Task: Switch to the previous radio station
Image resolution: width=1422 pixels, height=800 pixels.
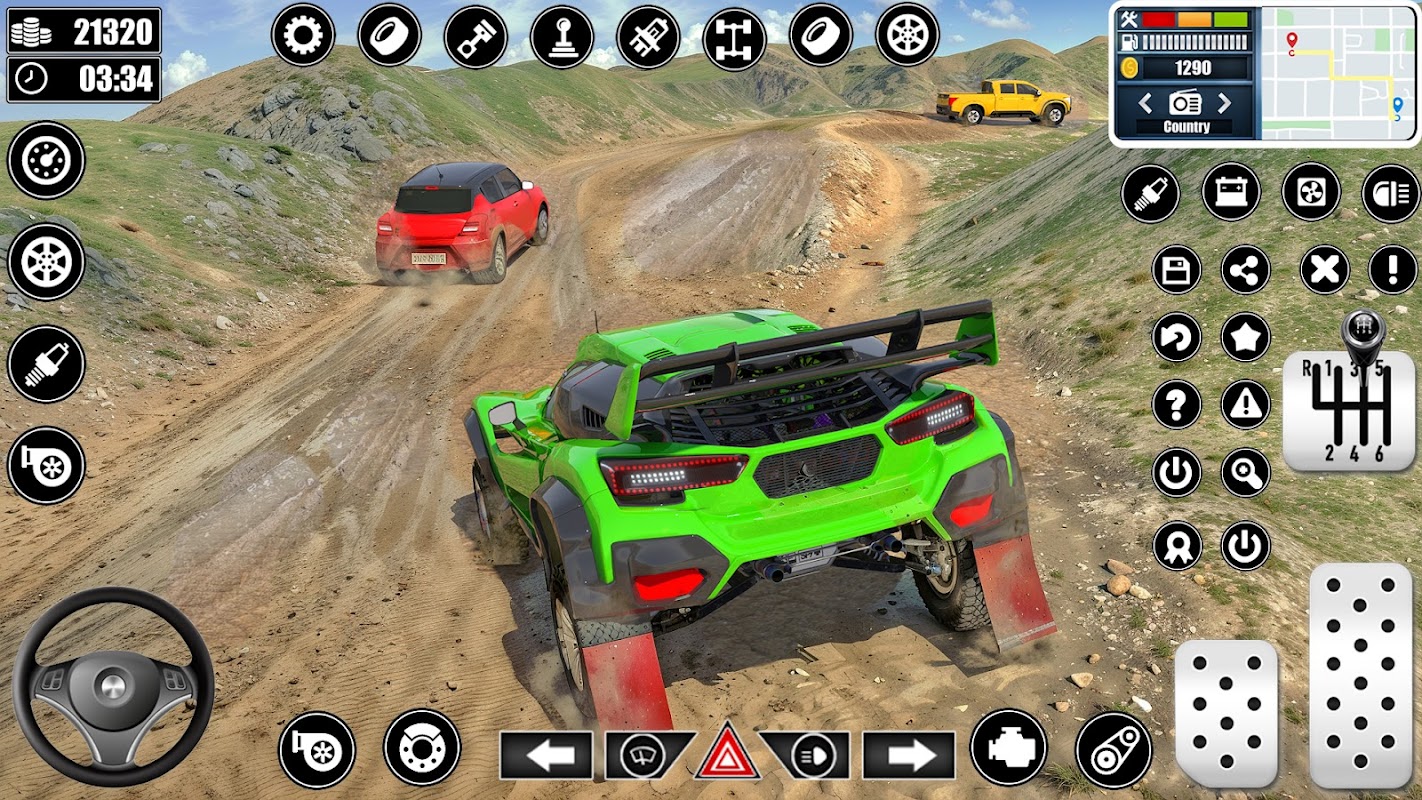Action: pos(1146,102)
